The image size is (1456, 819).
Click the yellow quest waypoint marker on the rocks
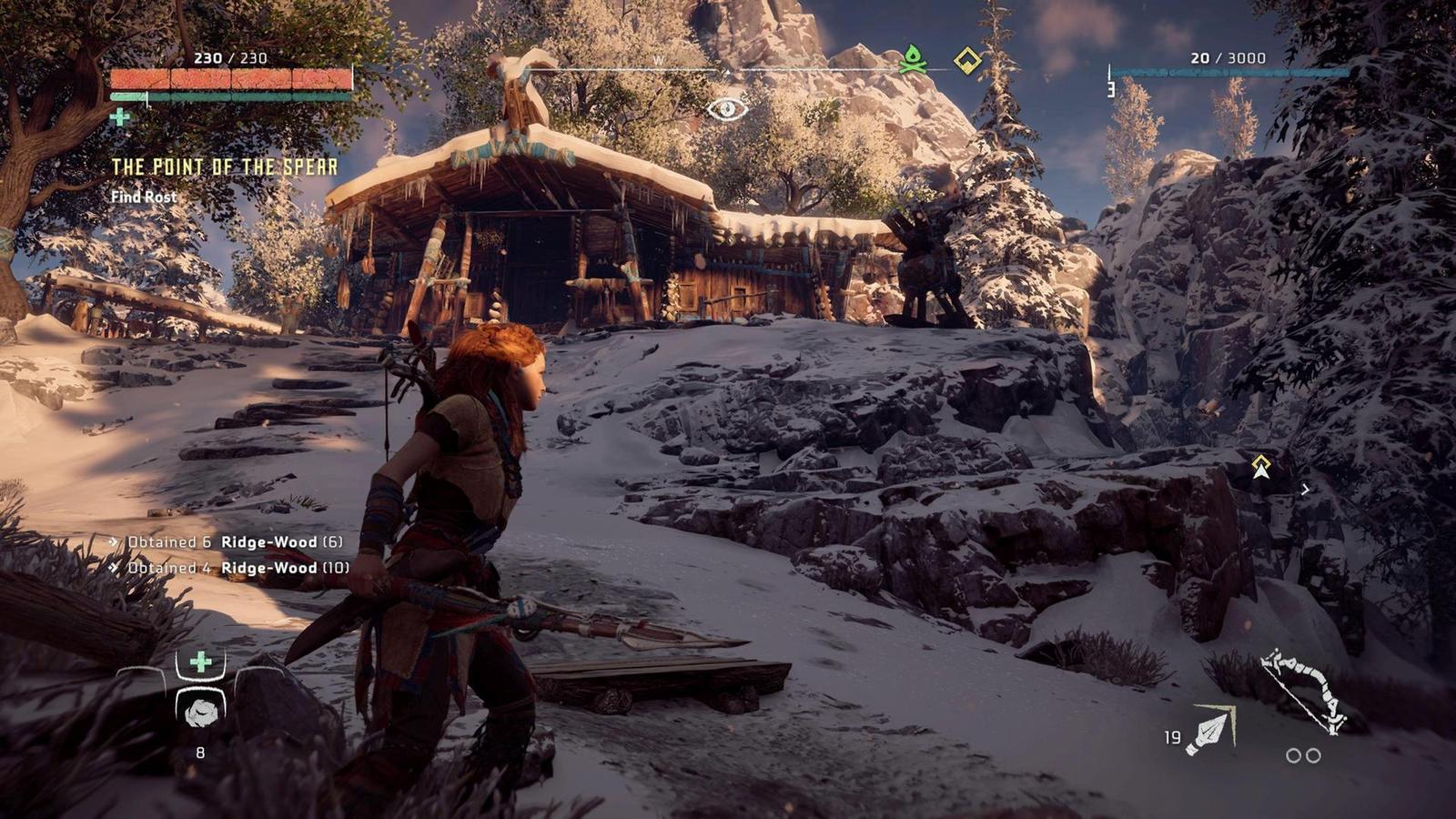pos(1260,467)
